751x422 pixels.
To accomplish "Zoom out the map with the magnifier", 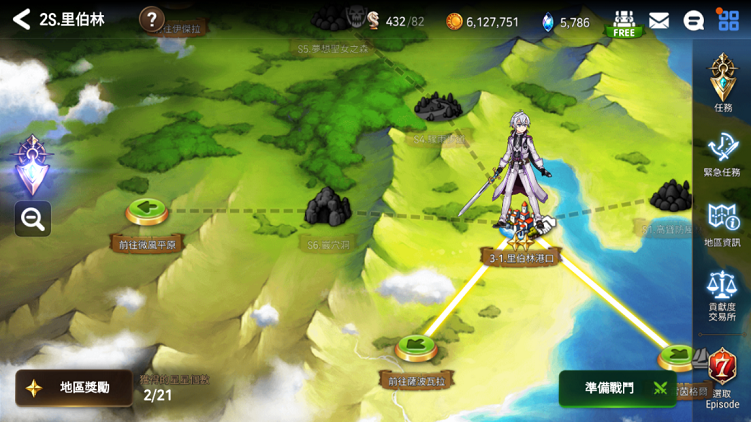I will click(33, 219).
